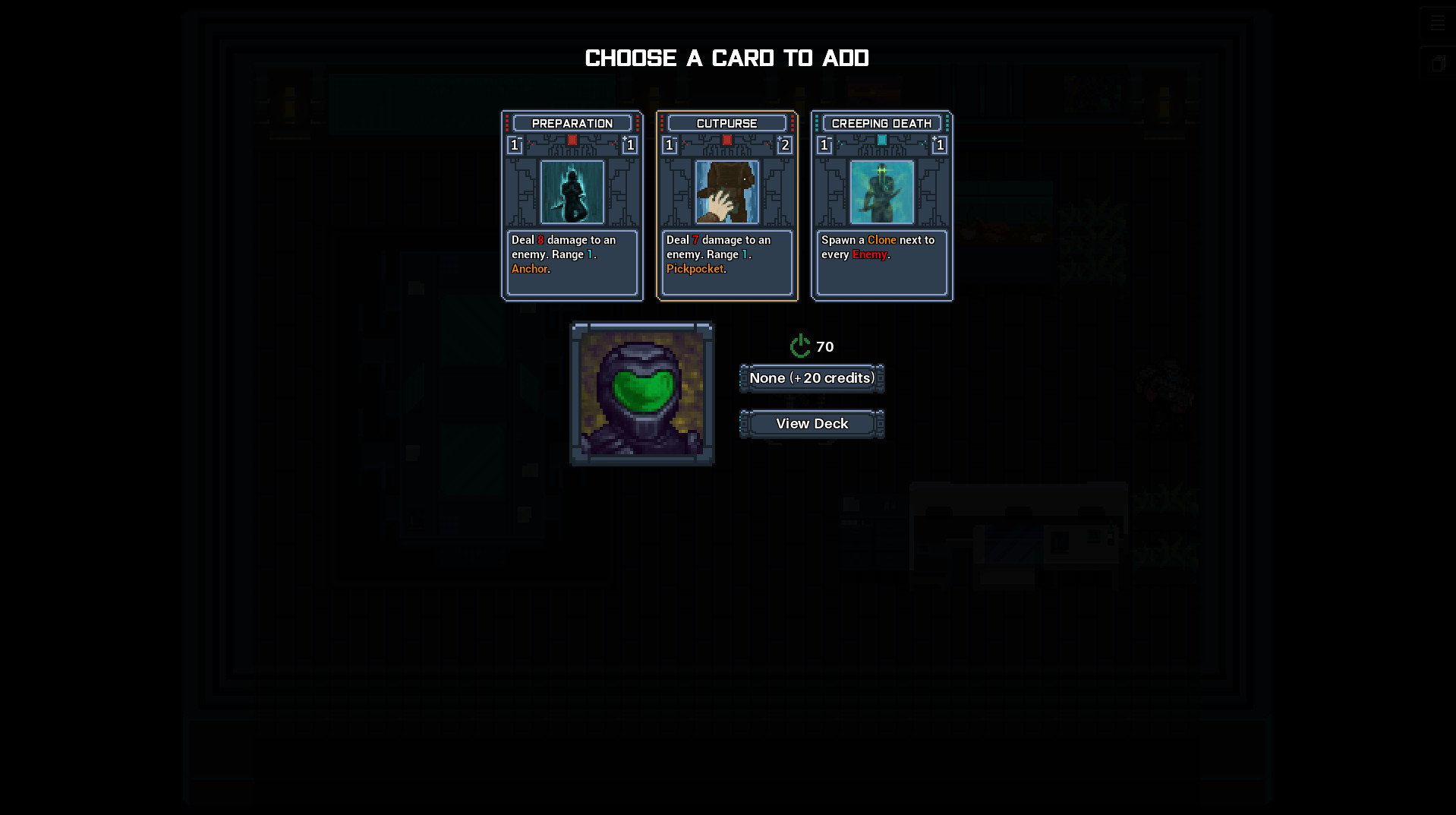The height and width of the screenshot is (815, 1456).
Task: Click the Clone keyword on Creeping Death
Action: point(881,239)
